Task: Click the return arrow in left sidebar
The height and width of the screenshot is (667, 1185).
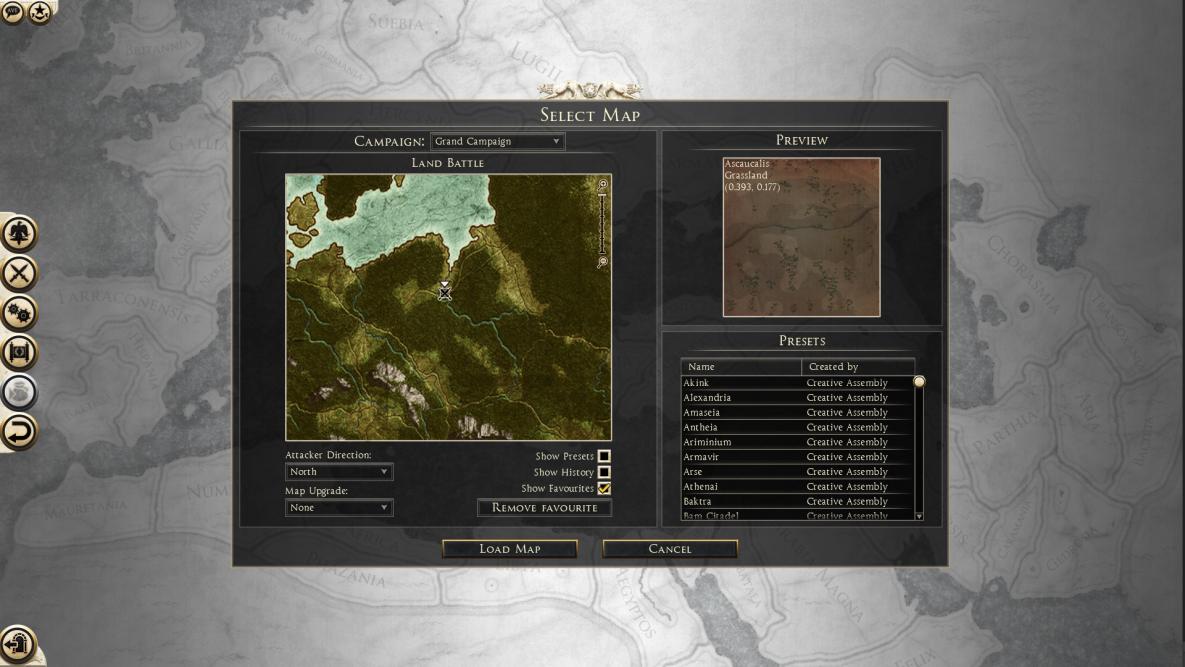Action: (19, 432)
